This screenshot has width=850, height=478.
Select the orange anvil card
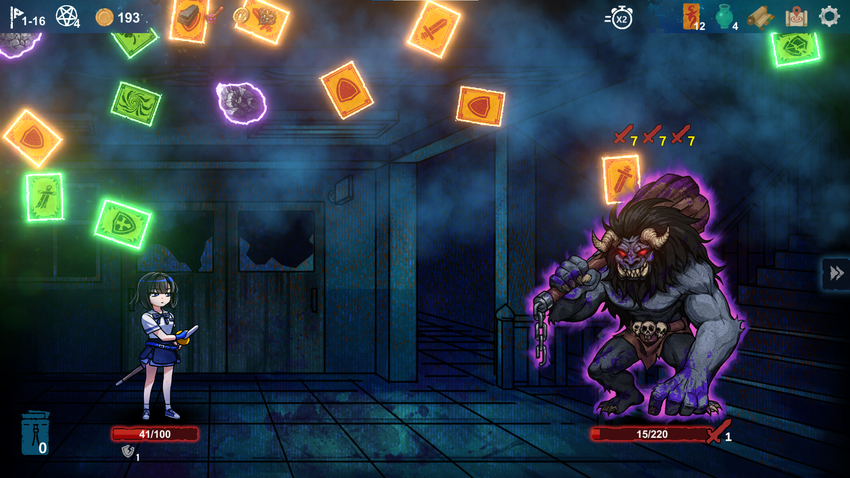(189, 18)
